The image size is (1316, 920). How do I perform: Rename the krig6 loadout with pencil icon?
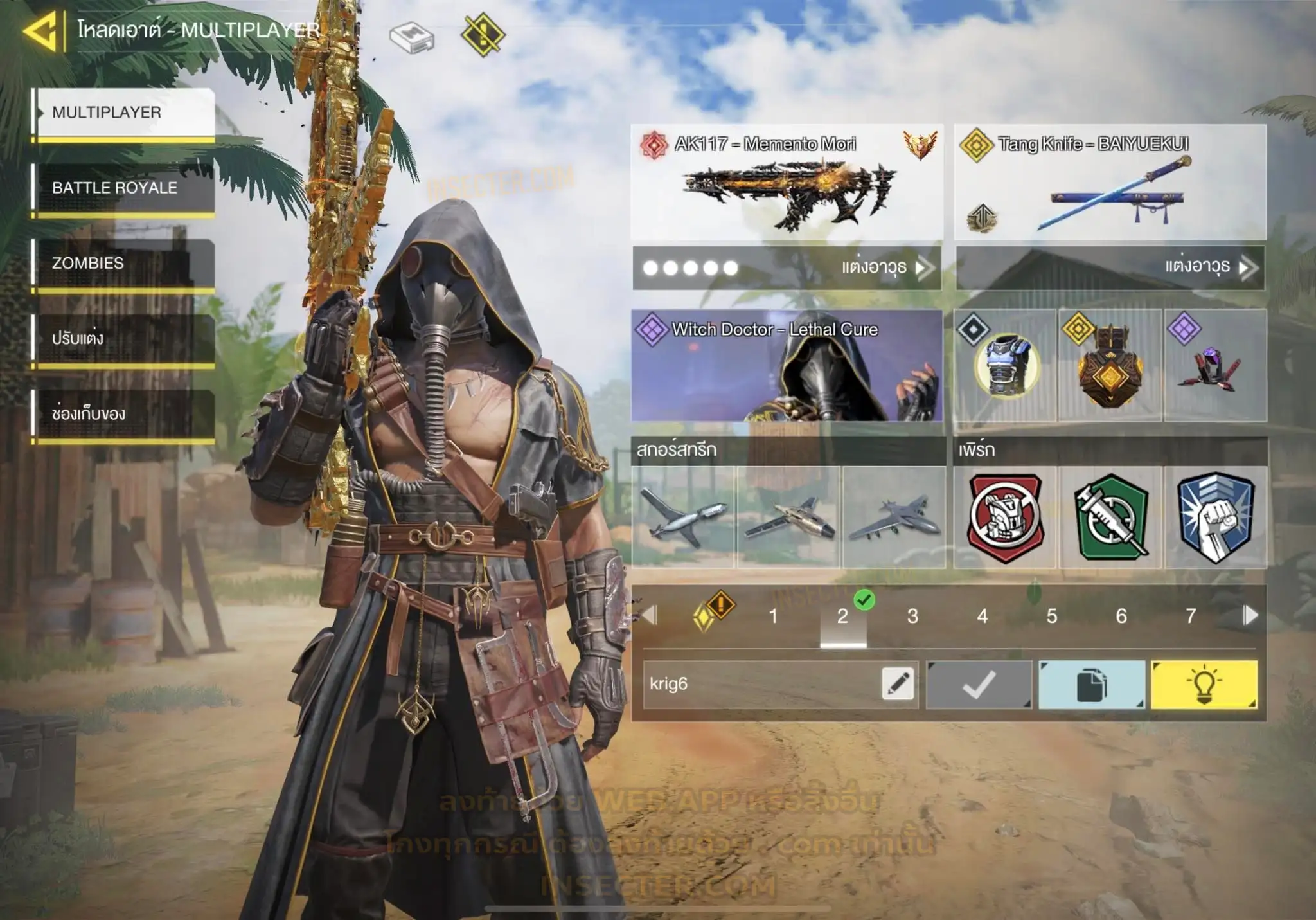(898, 683)
